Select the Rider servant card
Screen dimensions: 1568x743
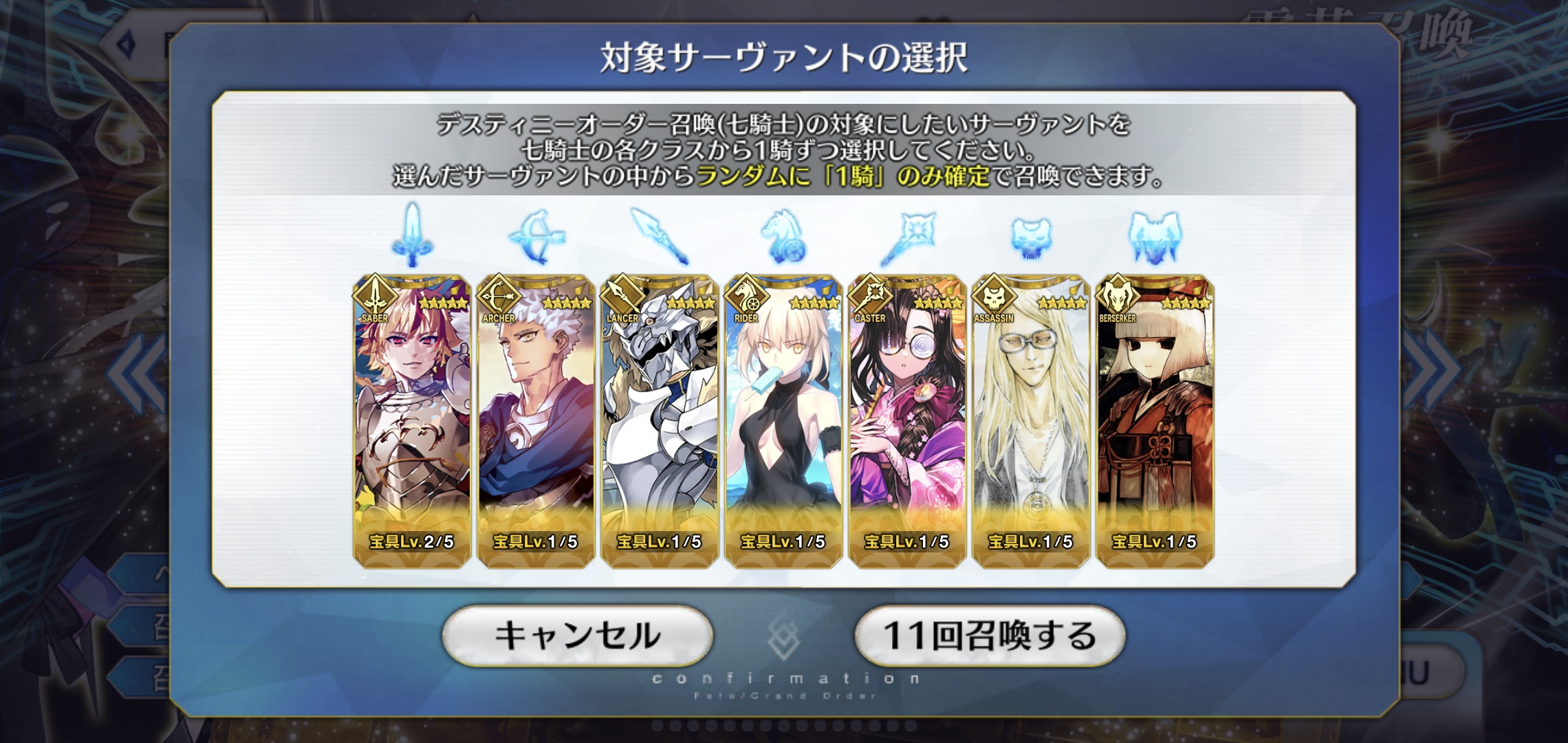click(783, 421)
